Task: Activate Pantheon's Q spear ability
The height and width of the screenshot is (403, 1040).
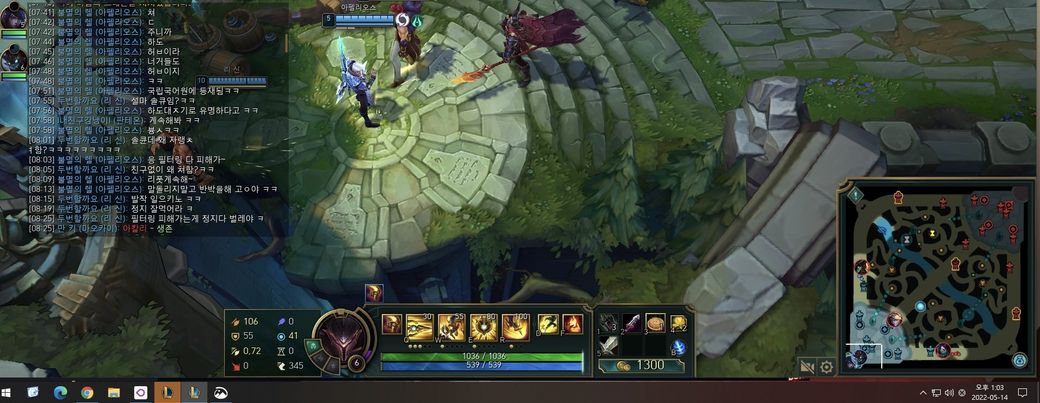Action: click(x=420, y=327)
